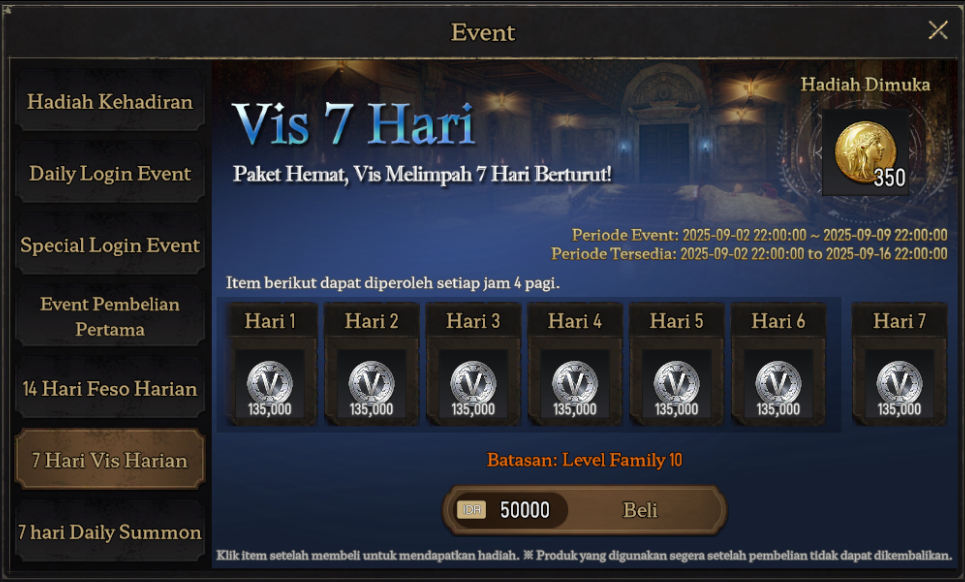Click the Hari 4 Vis reward
Screen dimensions: 965x582
[x=575, y=383]
